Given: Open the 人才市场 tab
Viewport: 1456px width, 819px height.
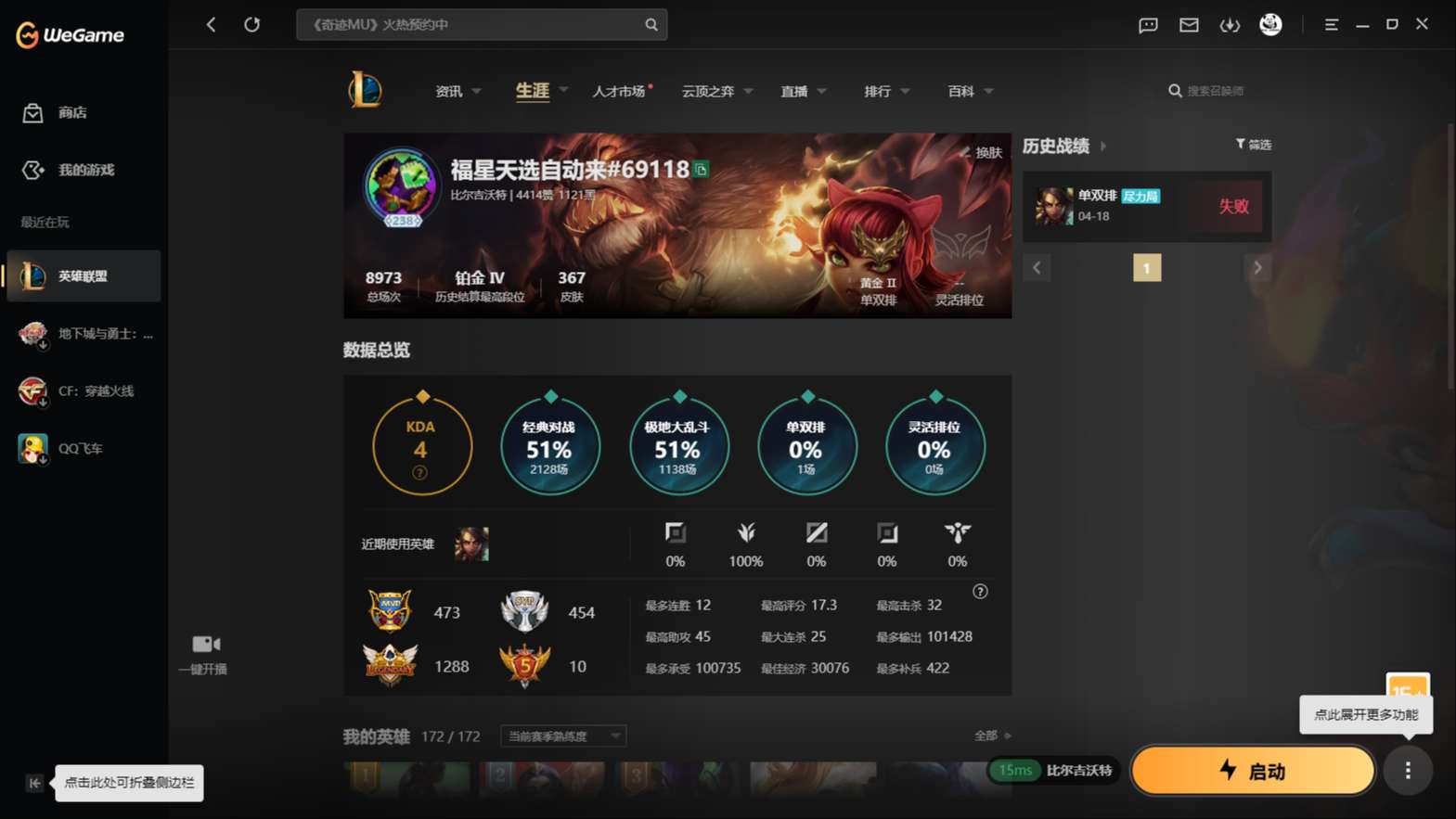Looking at the screenshot, I should click(619, 91).
